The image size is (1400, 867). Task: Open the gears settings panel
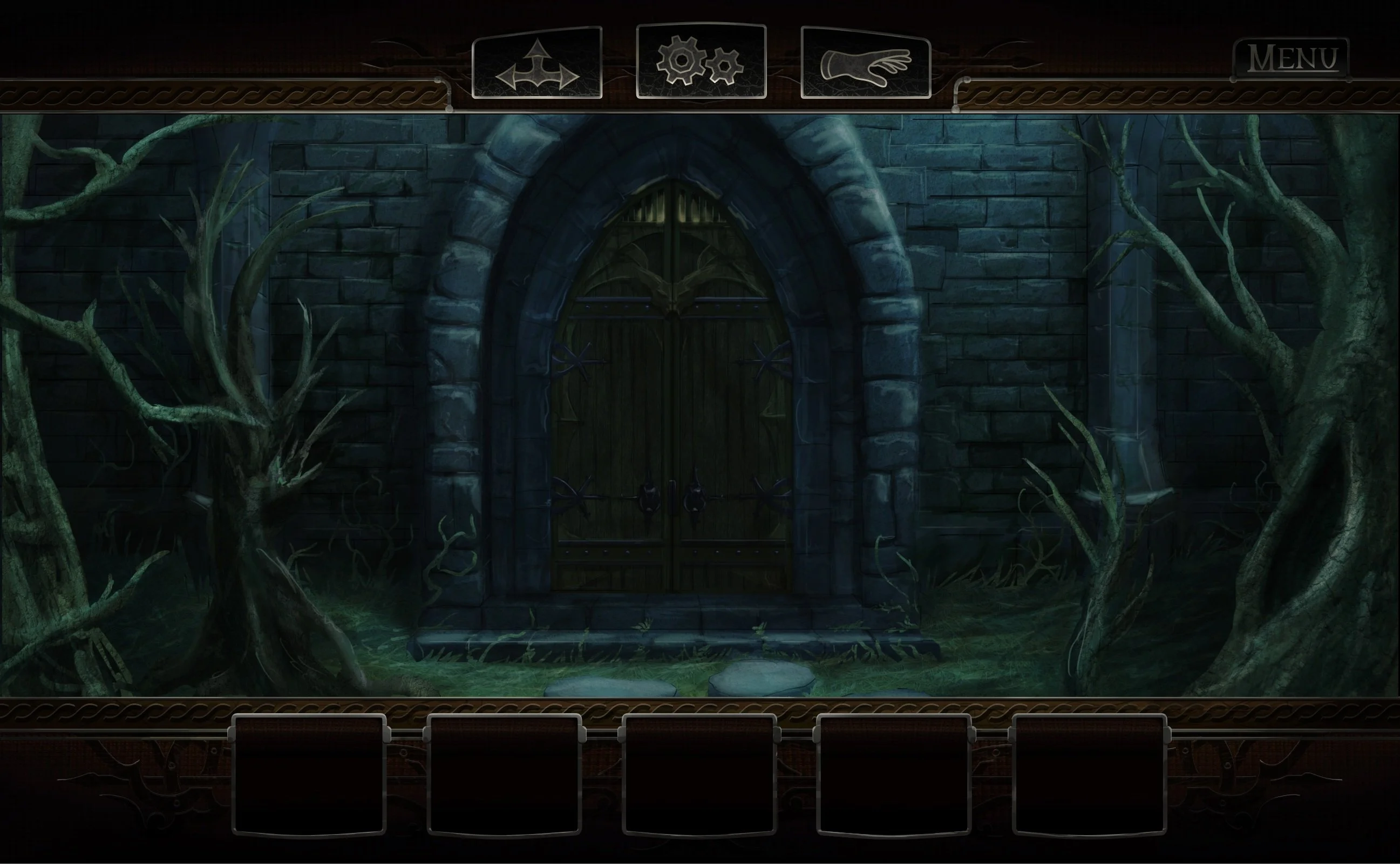tap(701, 62)
